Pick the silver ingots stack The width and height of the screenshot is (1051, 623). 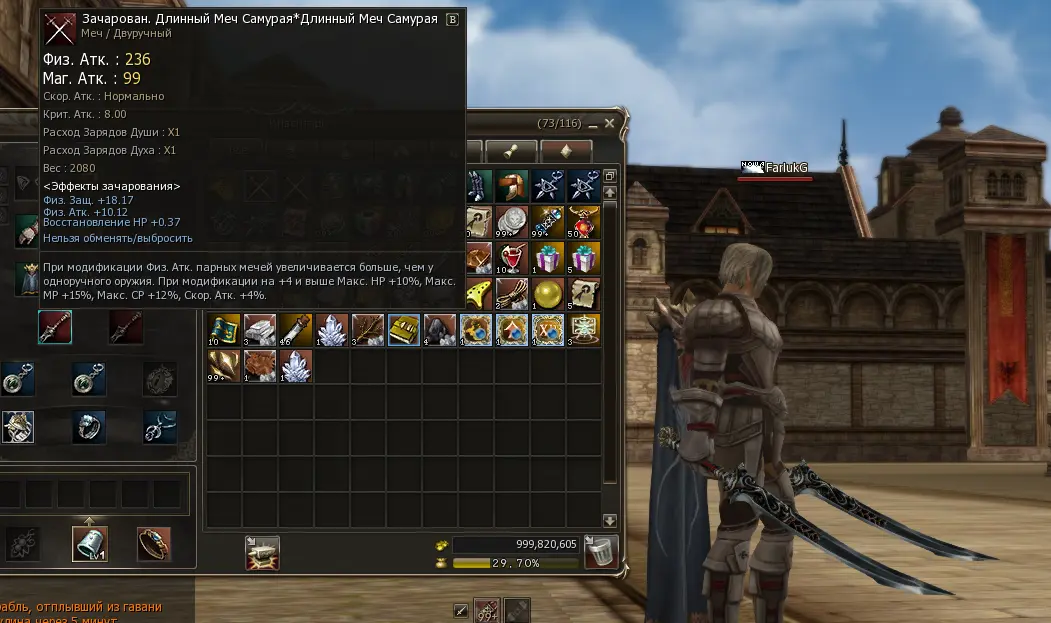coord(260,330)
